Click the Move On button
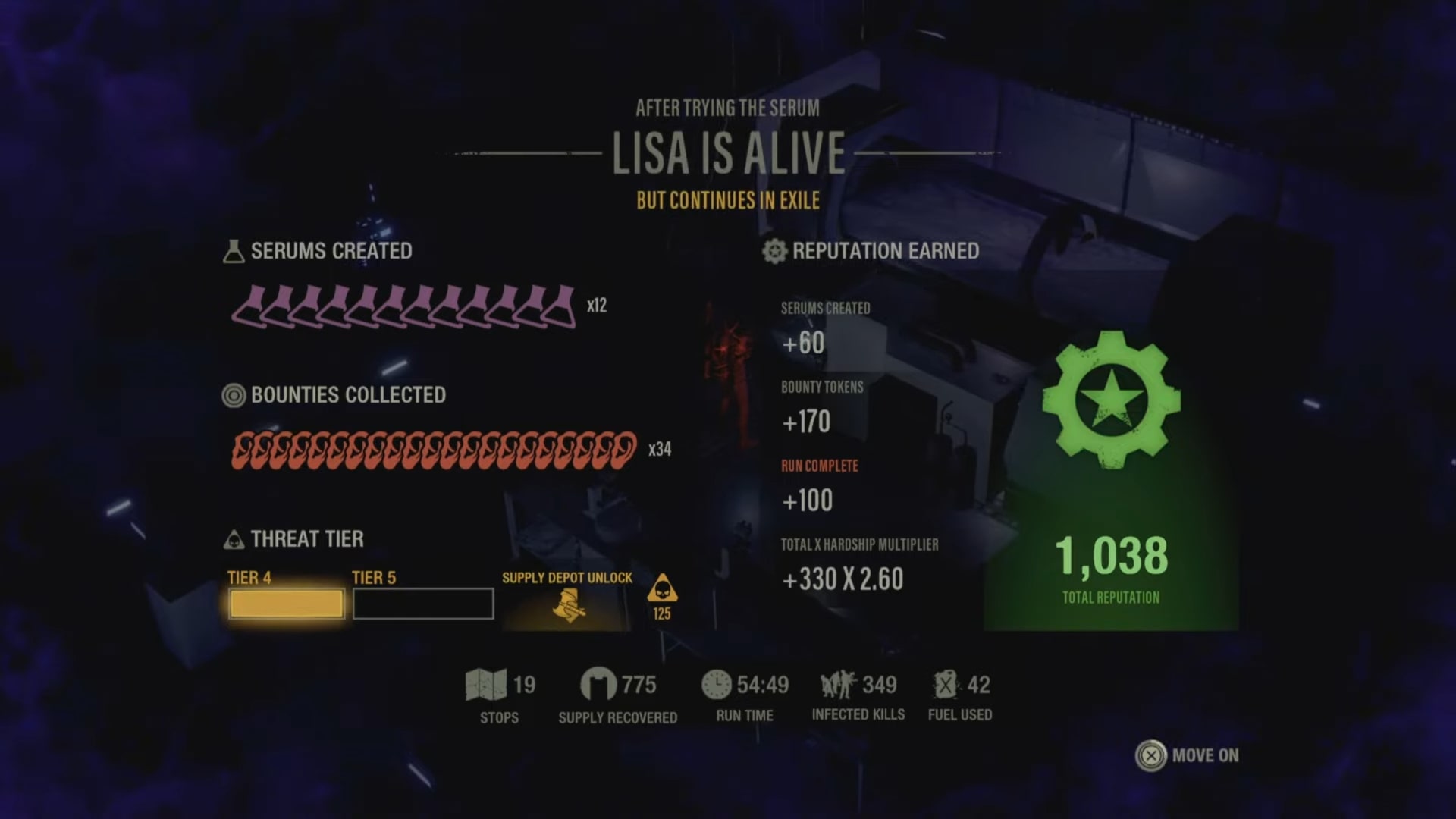Image resolution: width=1456 pixels, height=819 pixels. click(x=1191, y=755)
